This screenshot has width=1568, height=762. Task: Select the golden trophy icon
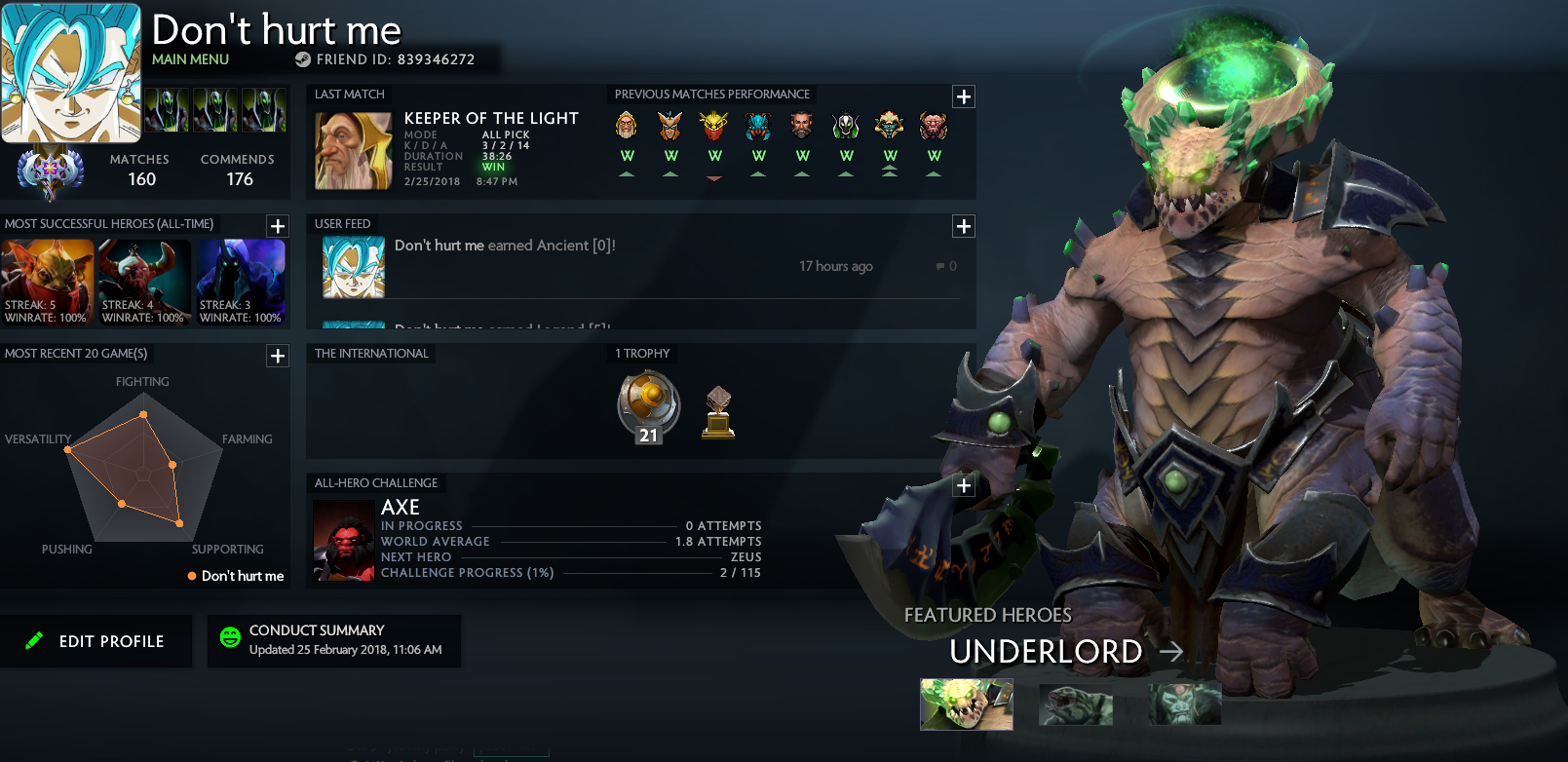pos(718,413)
